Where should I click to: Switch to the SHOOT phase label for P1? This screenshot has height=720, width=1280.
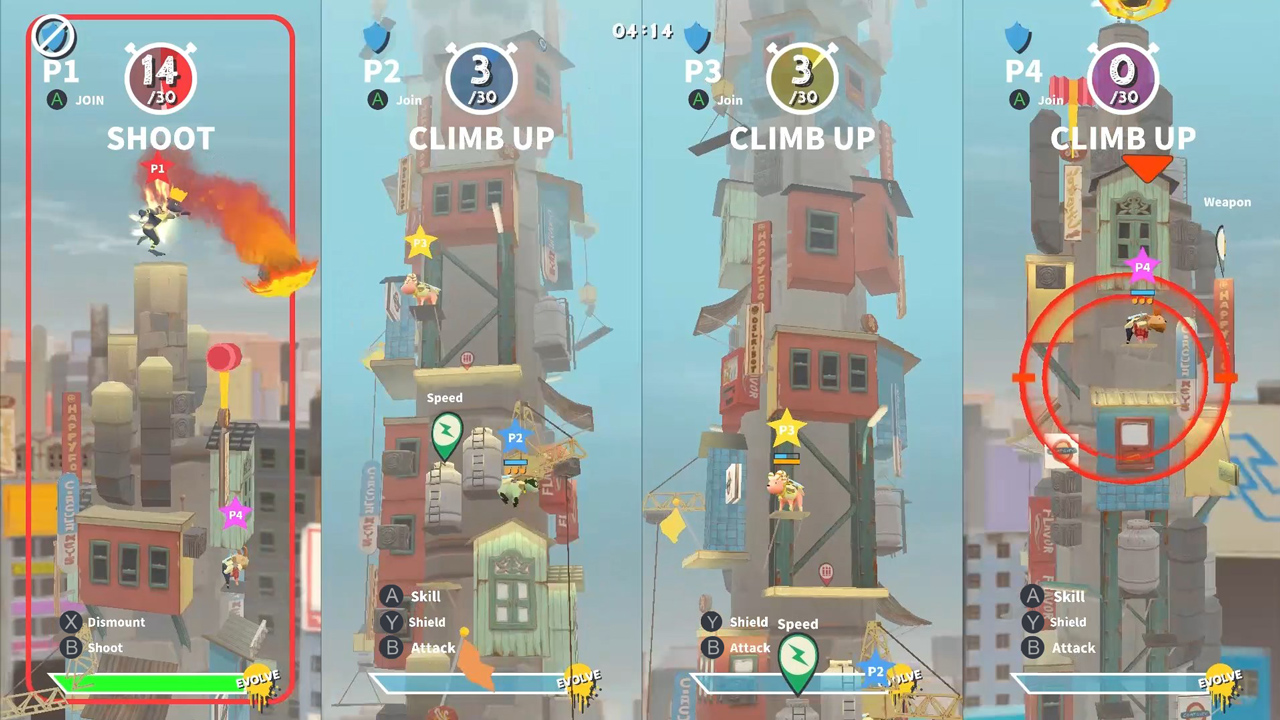[160, 139]
